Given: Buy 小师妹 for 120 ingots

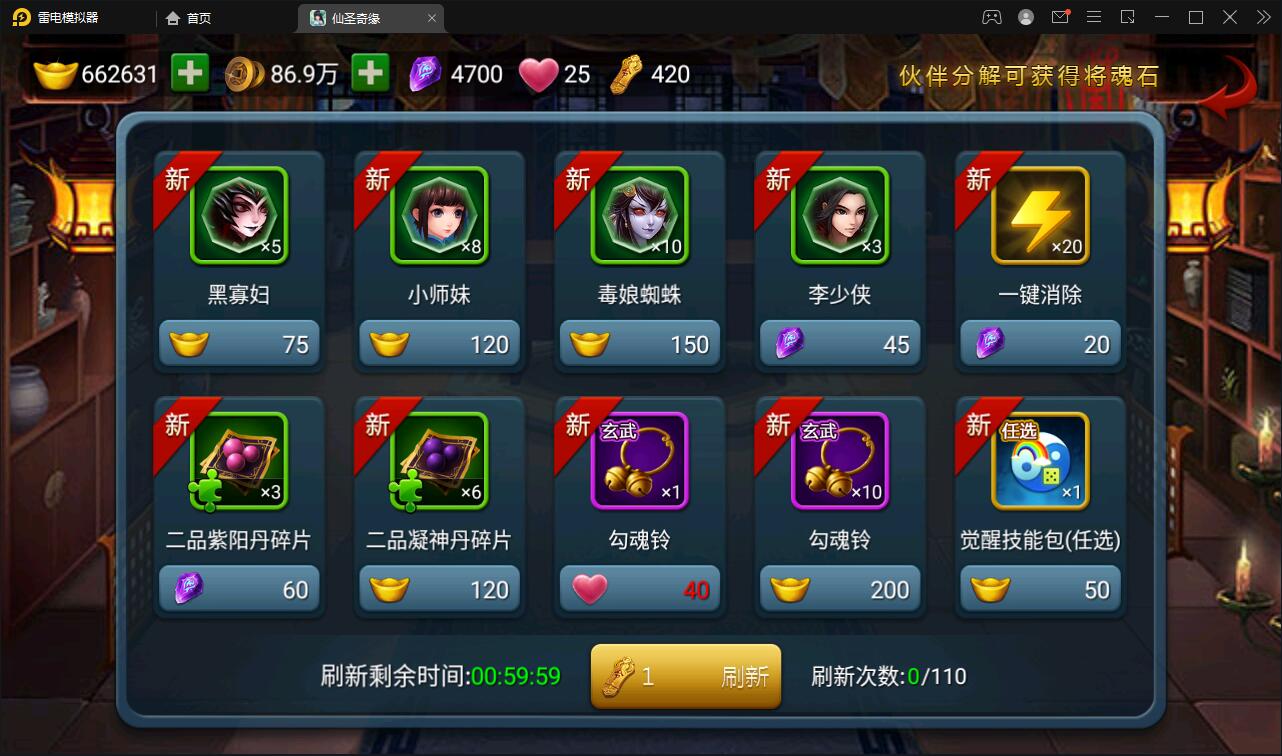Looking at the screenshot, I should coord(439,342).
